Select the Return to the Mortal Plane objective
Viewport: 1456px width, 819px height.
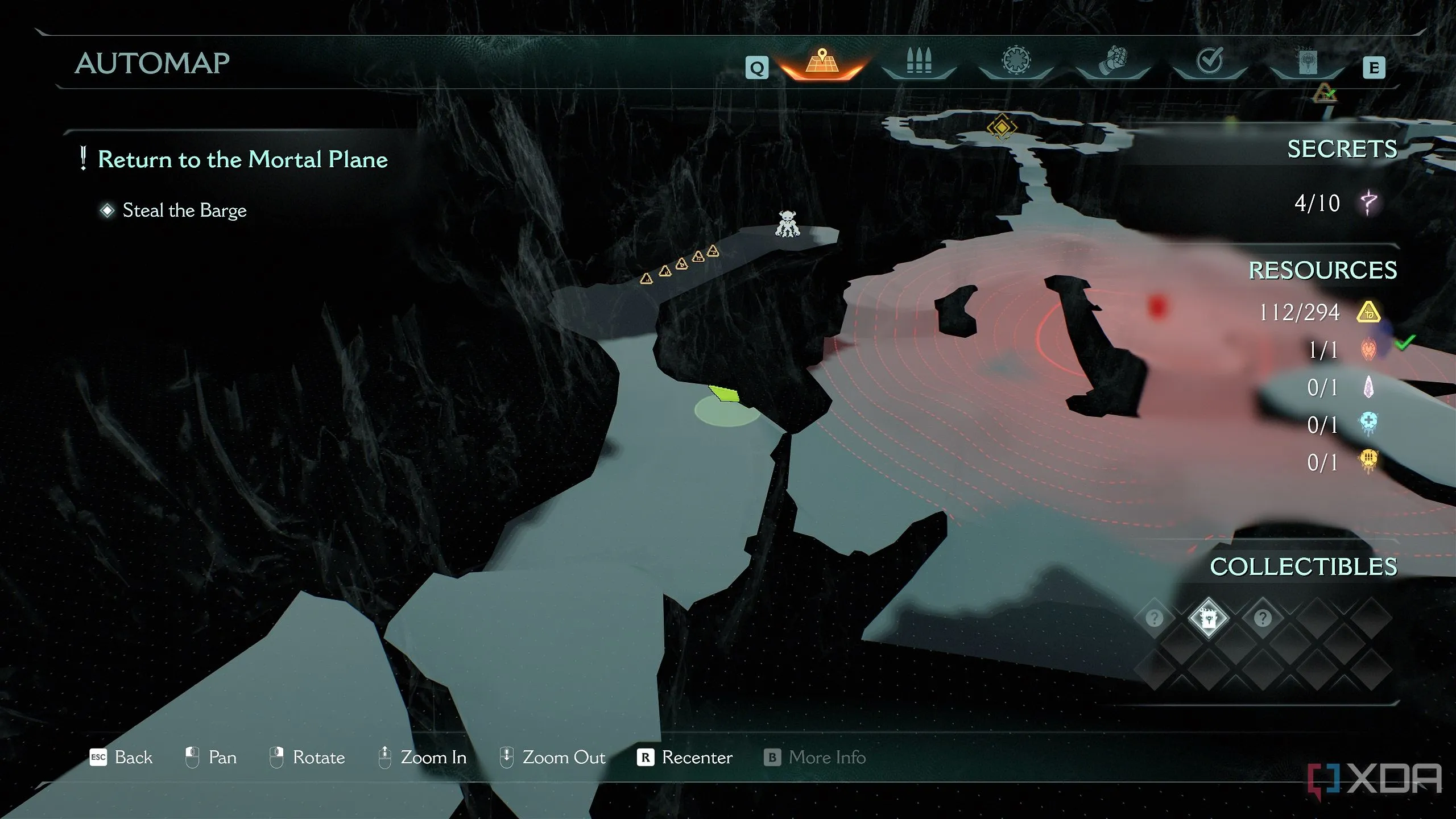pos(242,159)
